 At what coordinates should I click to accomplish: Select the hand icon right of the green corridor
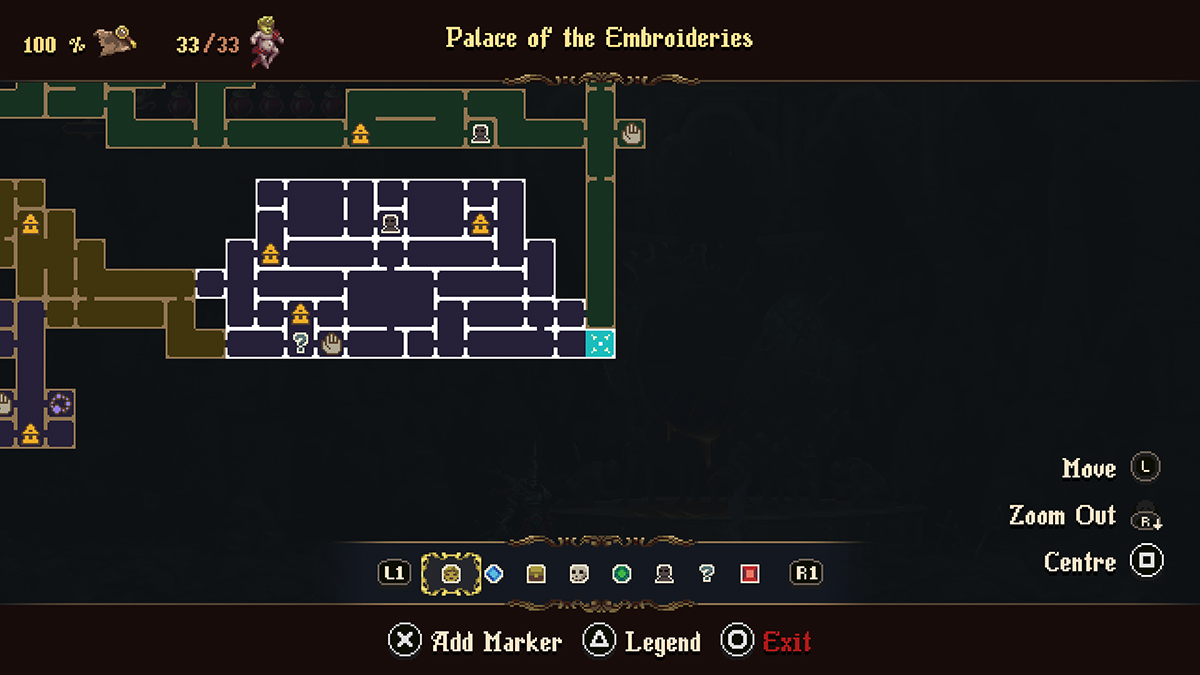point(630,133)
